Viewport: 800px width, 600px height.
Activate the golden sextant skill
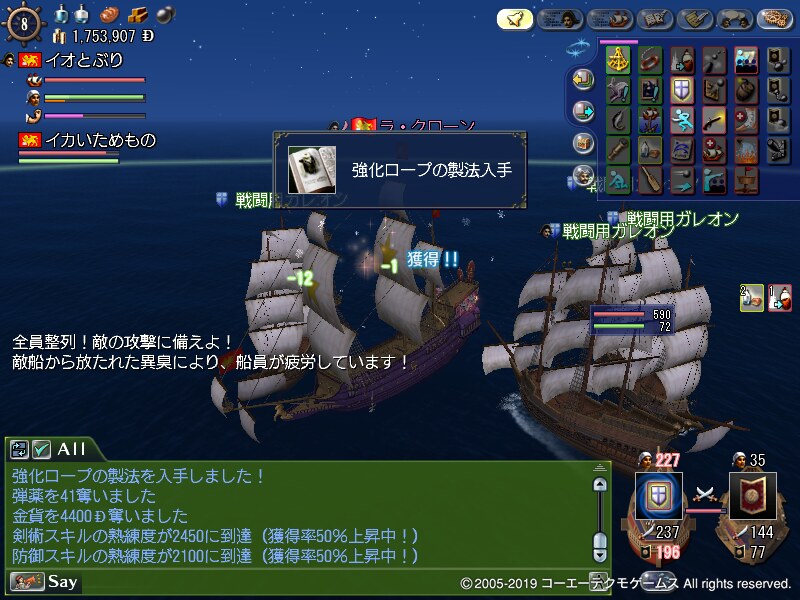[619, 60]
